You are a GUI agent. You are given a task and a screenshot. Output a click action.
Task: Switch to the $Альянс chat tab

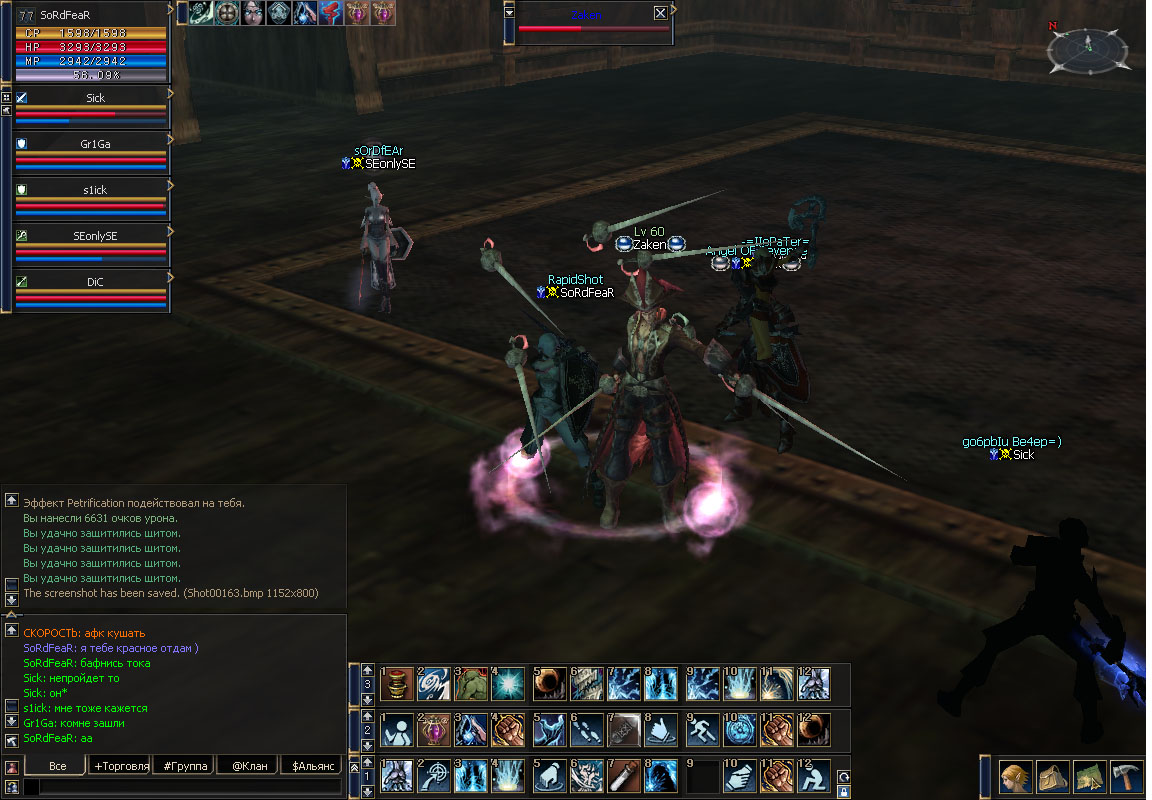coord(310,766)
